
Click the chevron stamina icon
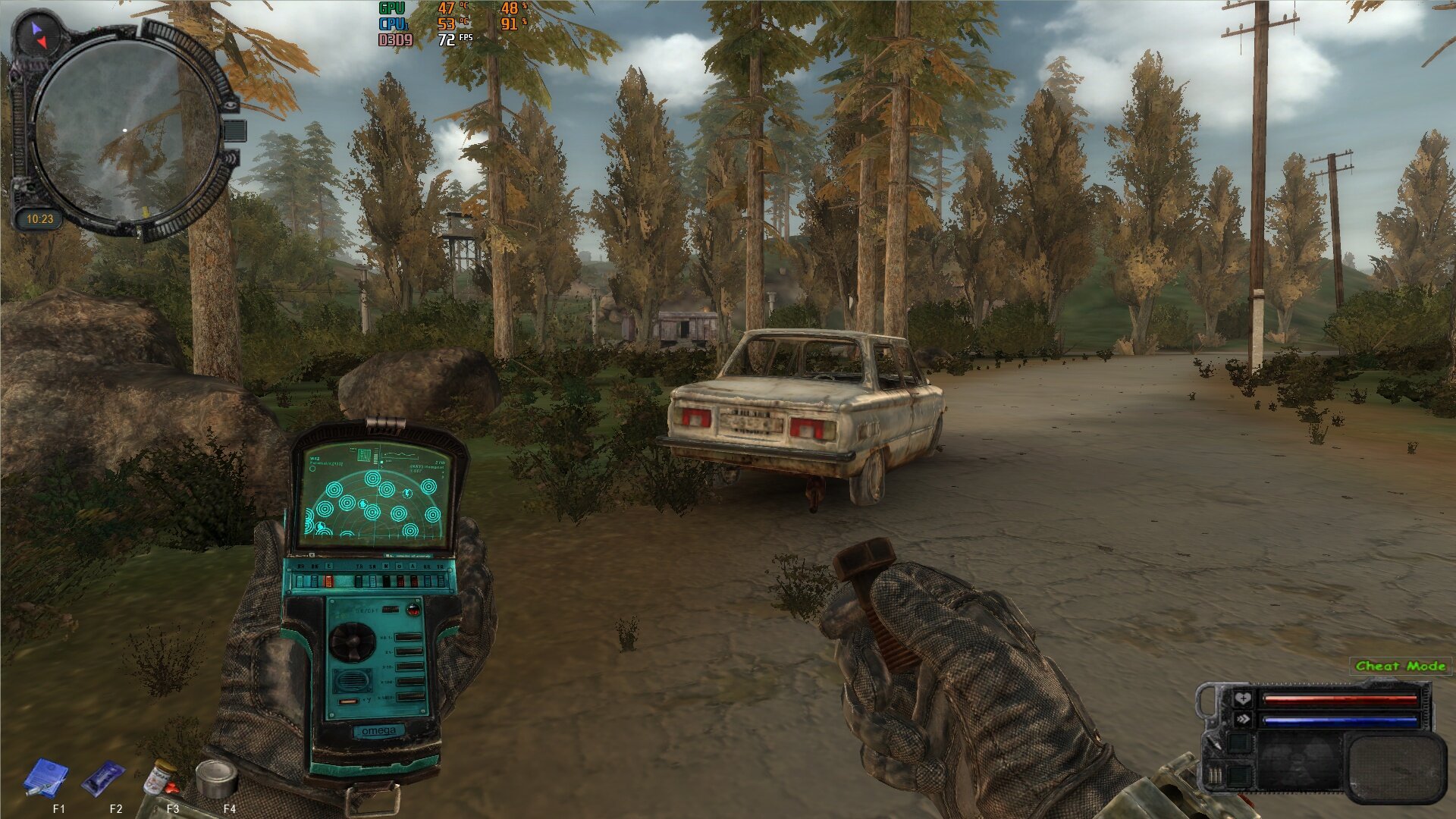click(1242, 720)
